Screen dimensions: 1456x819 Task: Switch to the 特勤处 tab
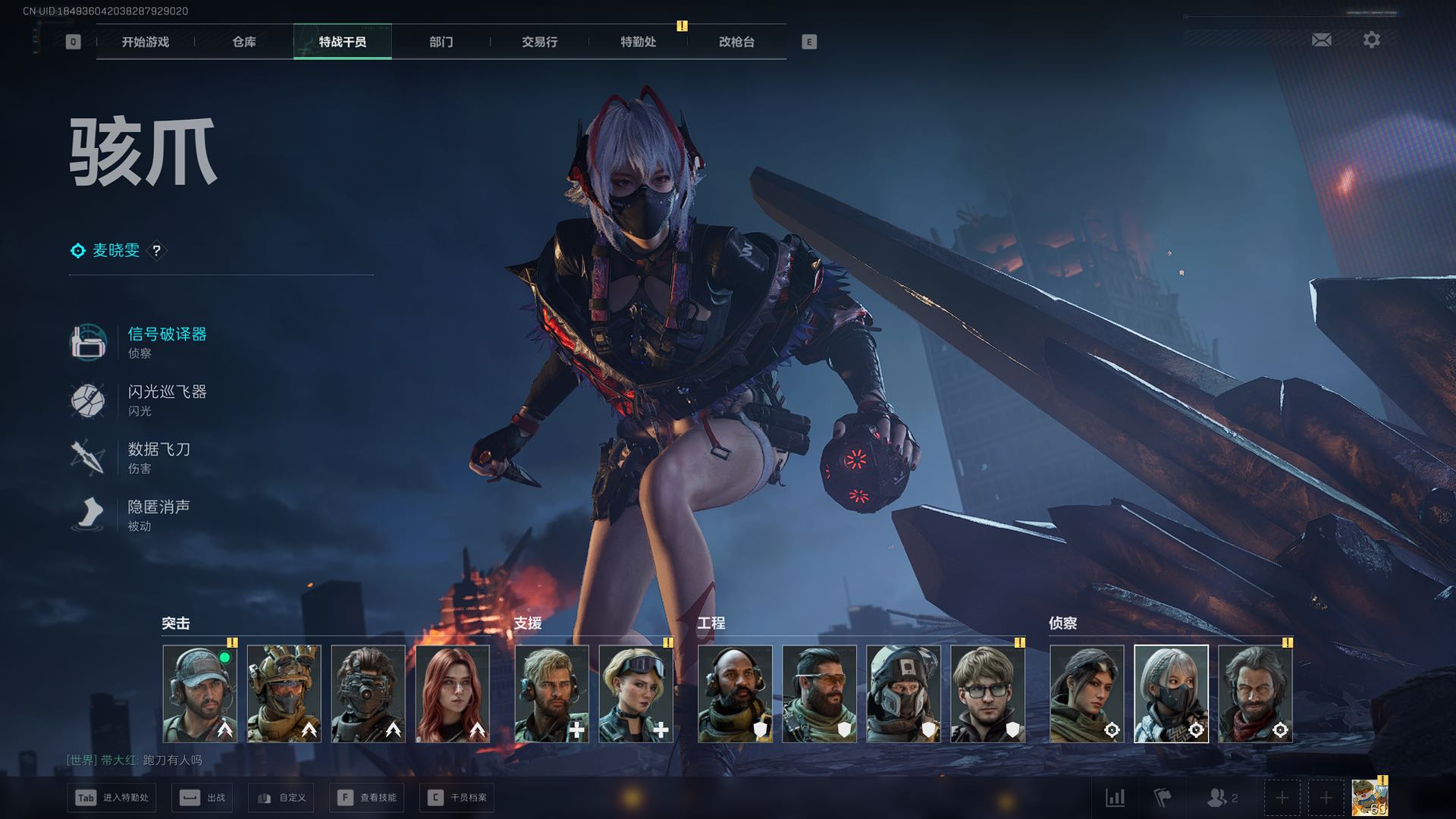(x=638, y=42)
